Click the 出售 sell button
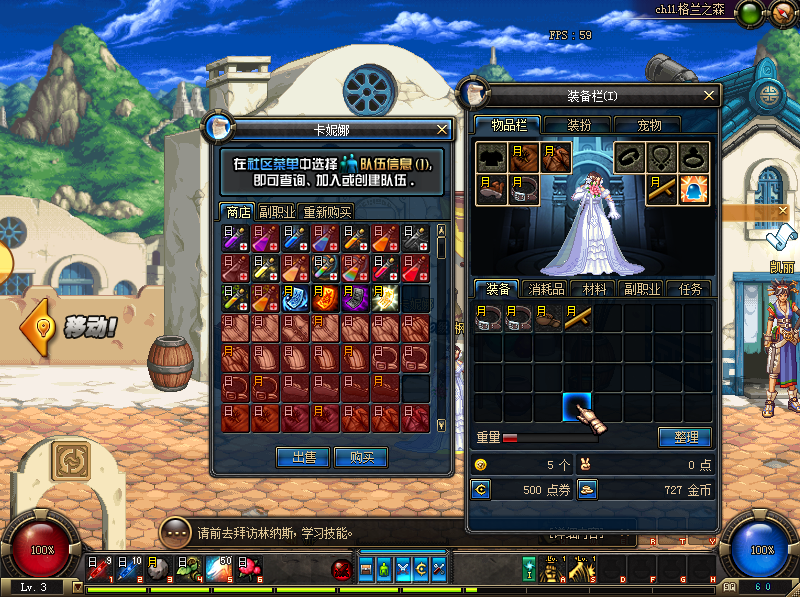Viewport: 800px width, 597px height. [303, 457]
